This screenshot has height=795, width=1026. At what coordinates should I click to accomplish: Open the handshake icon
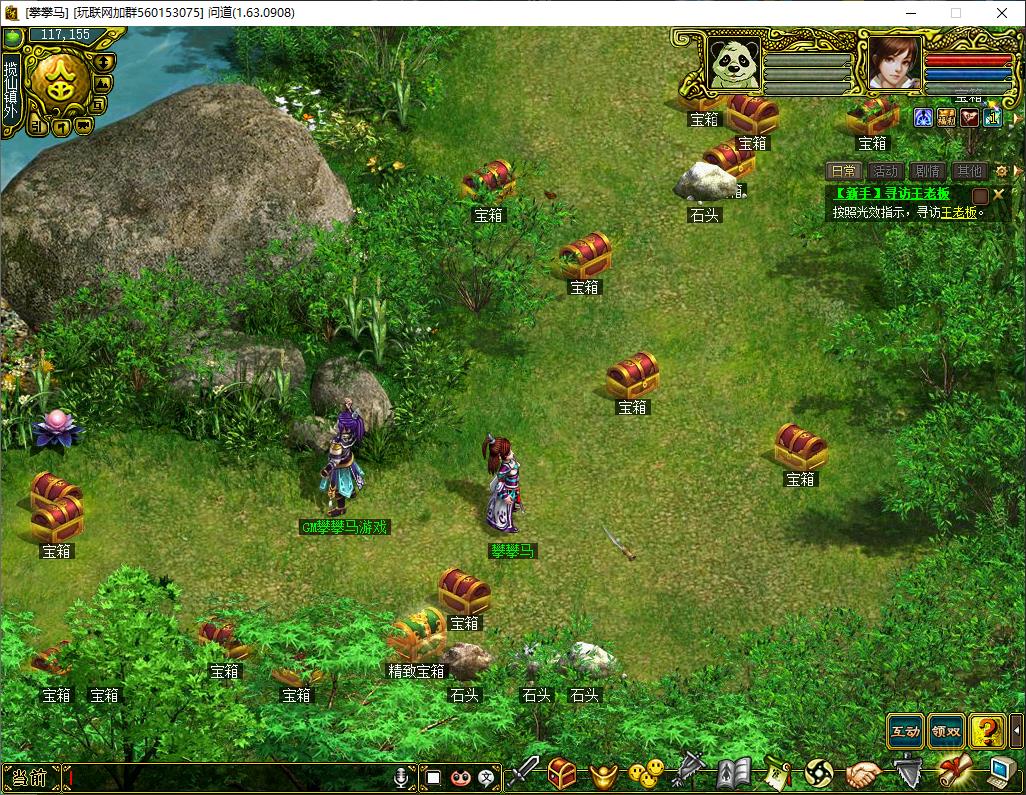click(863, 773)
